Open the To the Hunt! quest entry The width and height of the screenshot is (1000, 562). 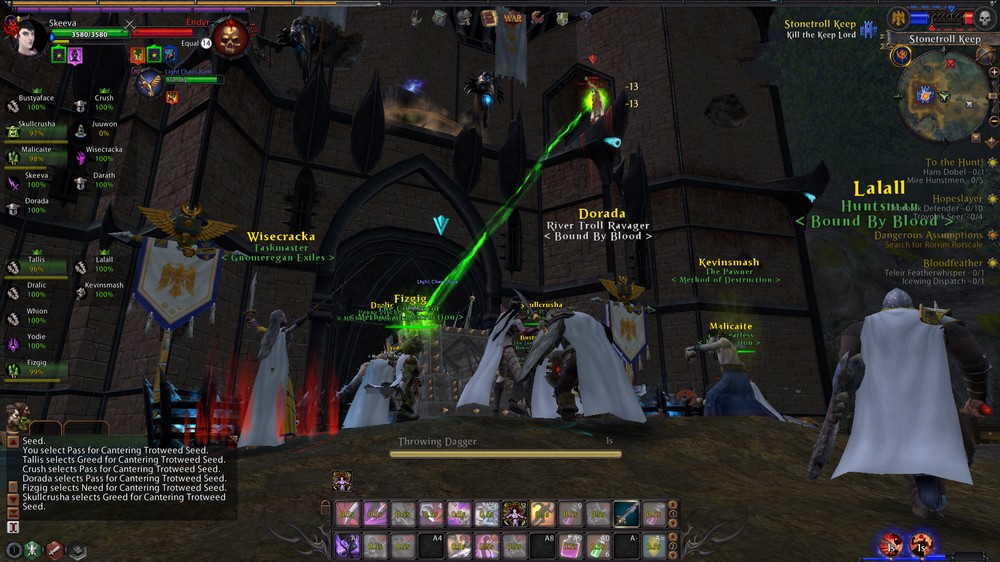(954, 162)
